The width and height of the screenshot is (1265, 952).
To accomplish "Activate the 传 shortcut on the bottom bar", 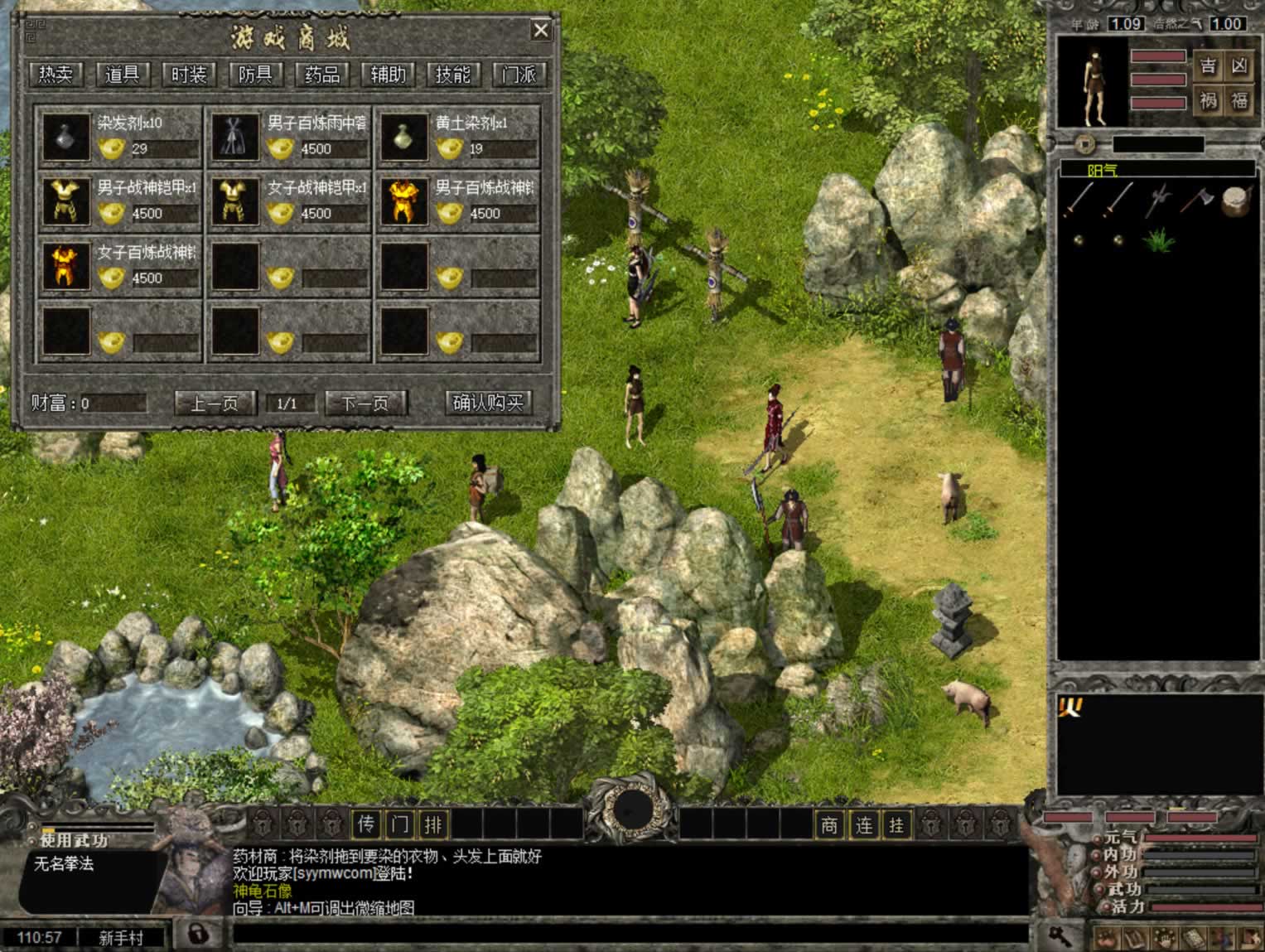I will (x=367, y=824).
